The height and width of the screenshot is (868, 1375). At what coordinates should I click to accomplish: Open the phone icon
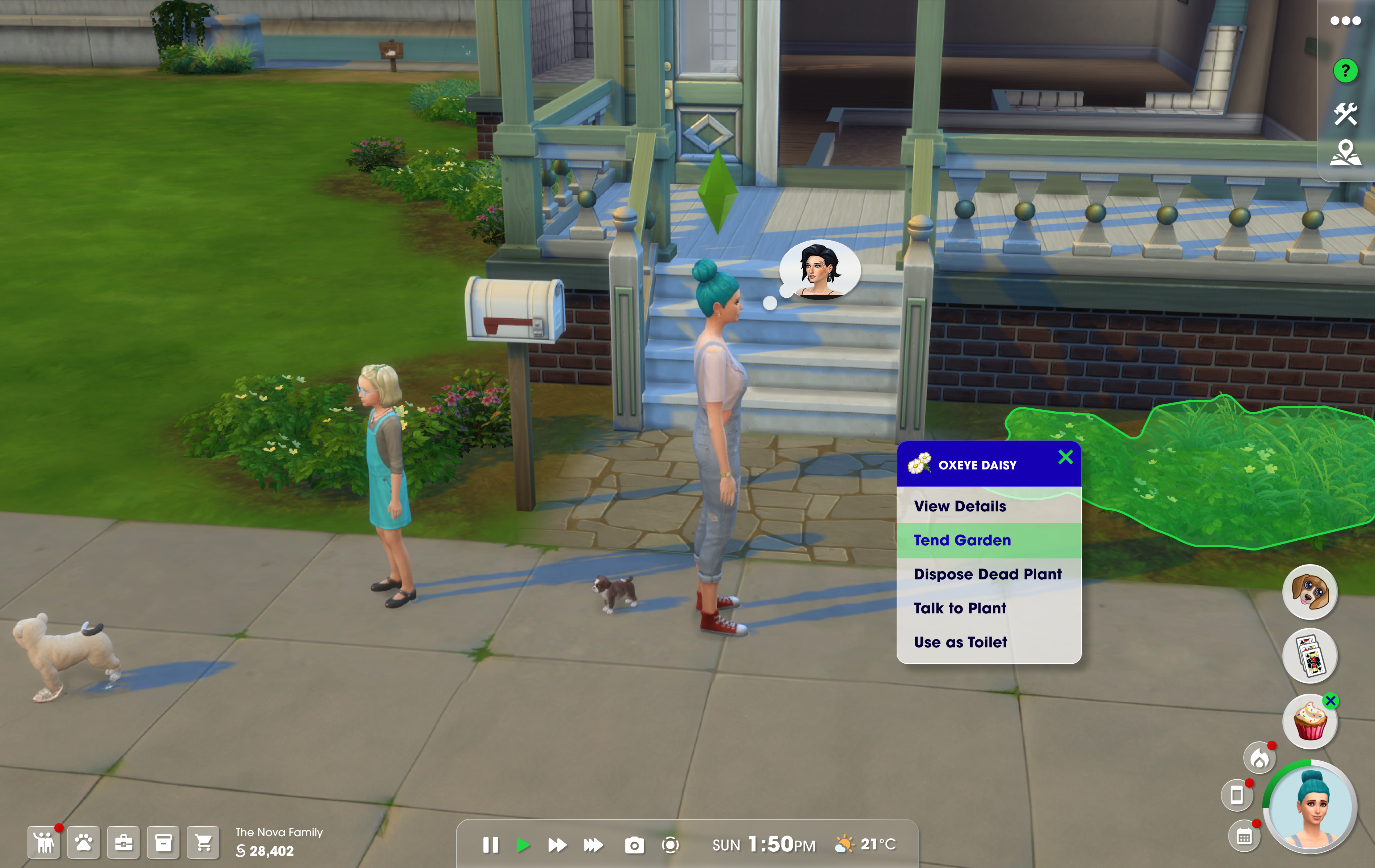1236,795
